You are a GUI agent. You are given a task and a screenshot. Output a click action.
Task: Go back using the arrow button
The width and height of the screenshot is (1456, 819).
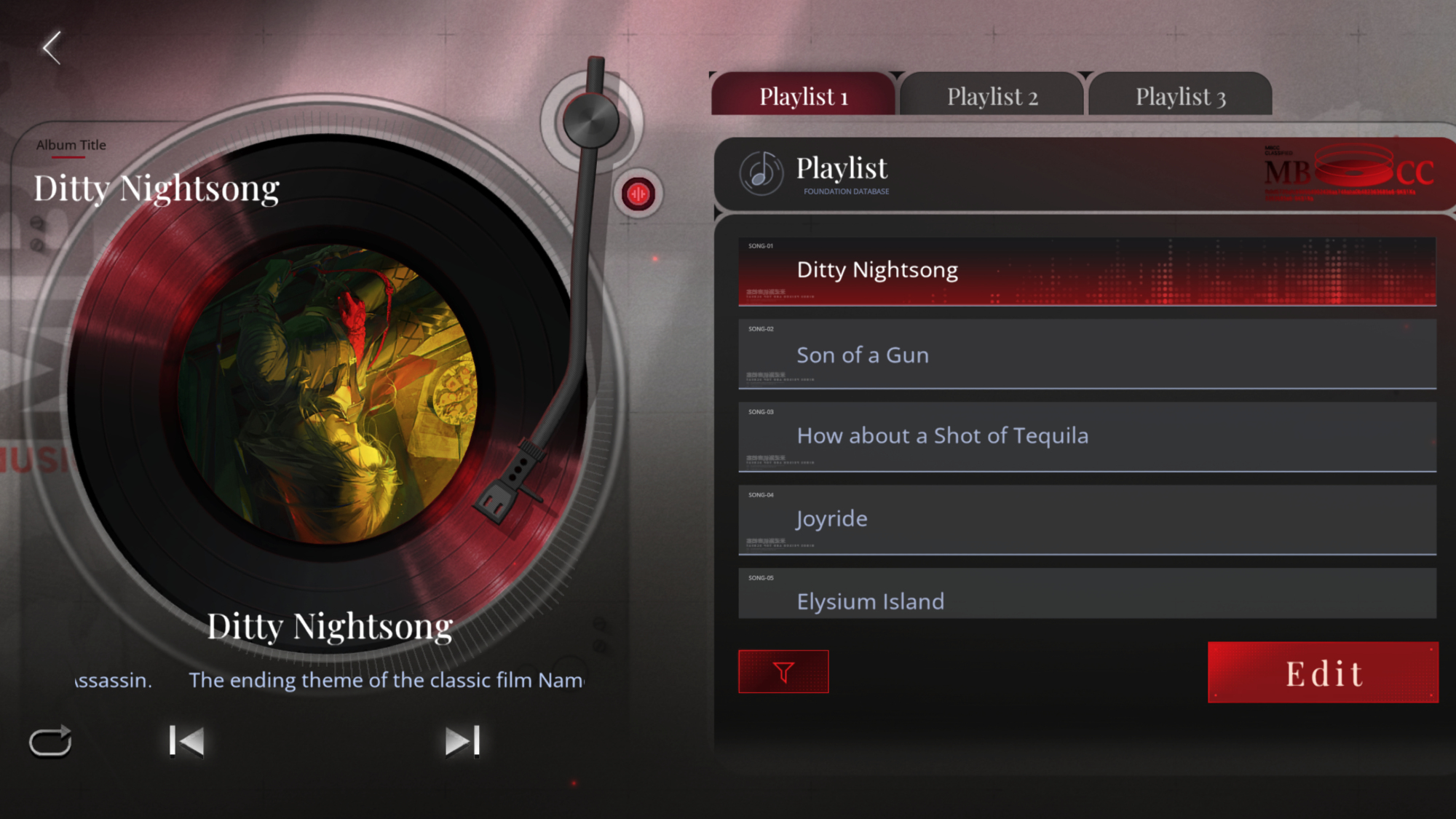point(52,48)
